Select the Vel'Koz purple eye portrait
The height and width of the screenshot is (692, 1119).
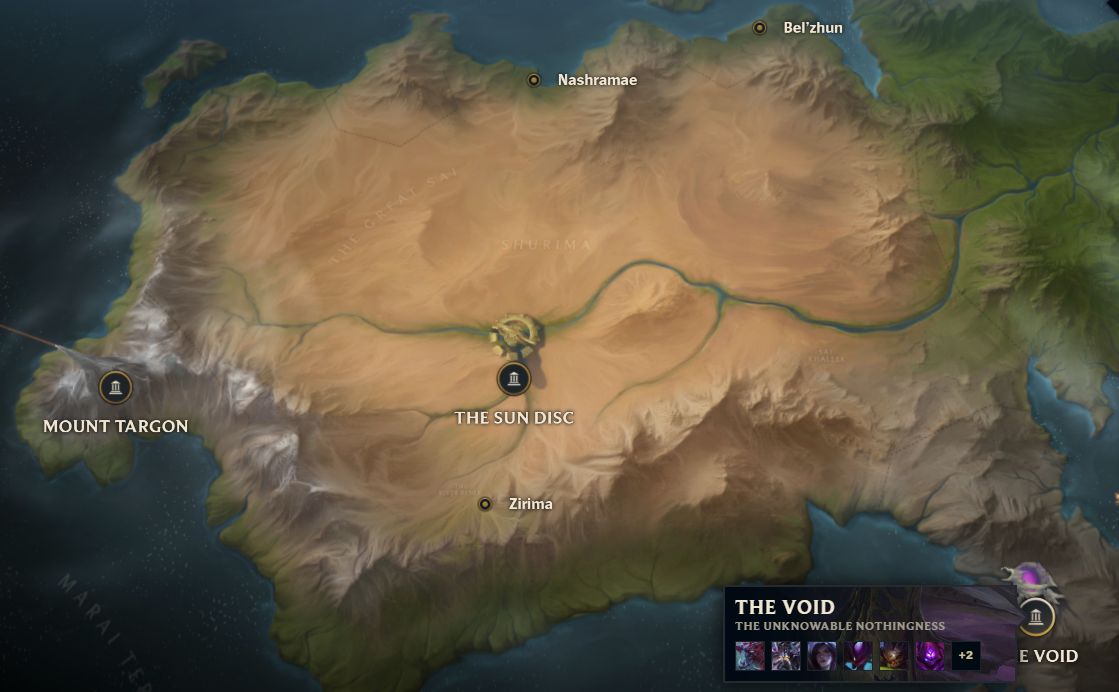(x=930, y=656)
